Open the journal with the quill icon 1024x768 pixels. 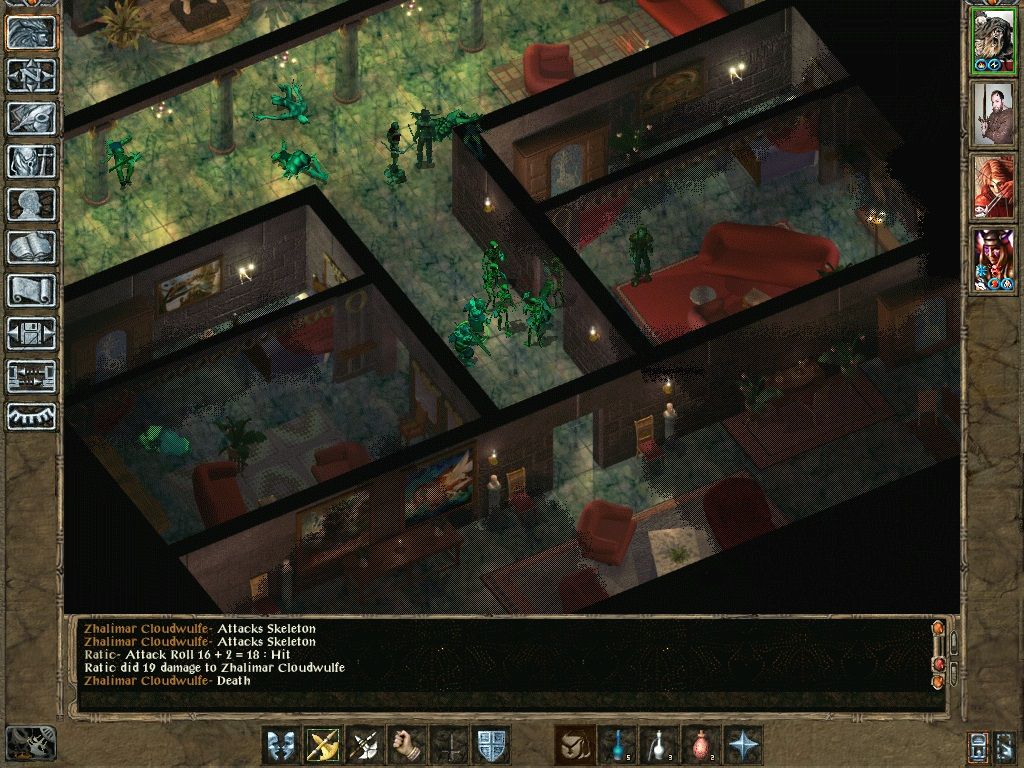click(31, 118)
